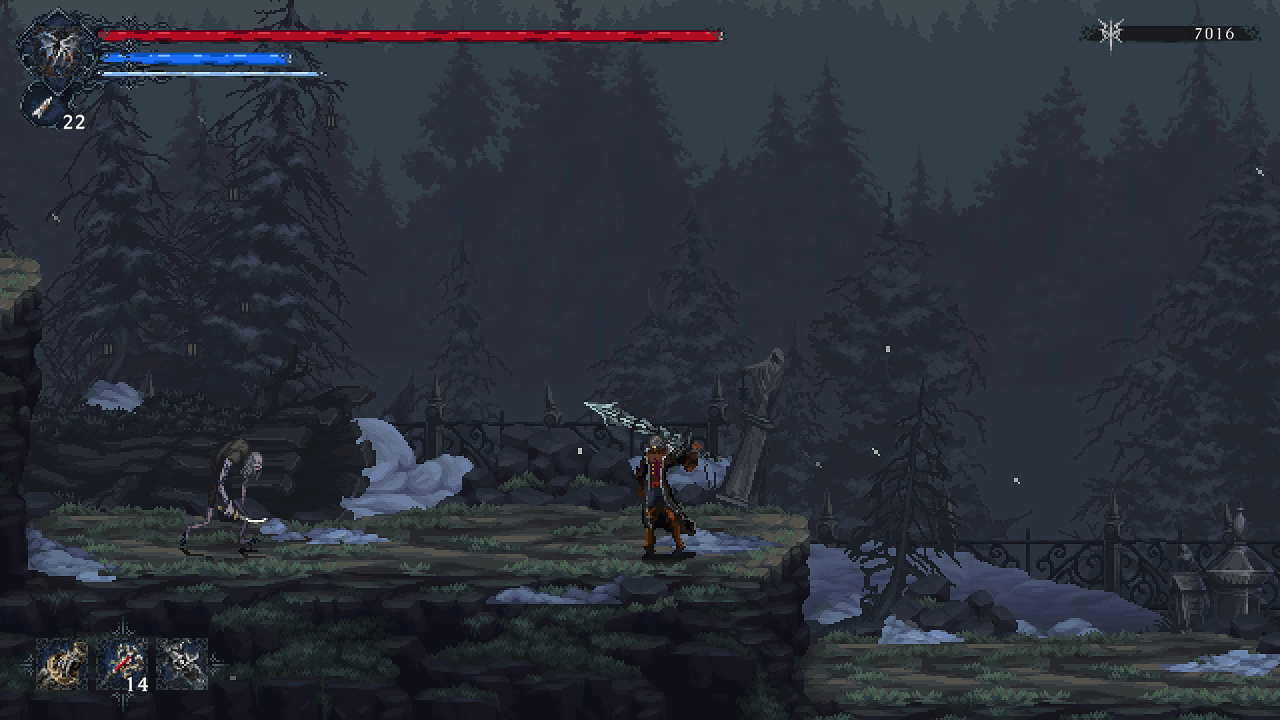Select the golden gauntlet item slot
Viewport: 1280px width, 720px height.
(x=60, y=664)
